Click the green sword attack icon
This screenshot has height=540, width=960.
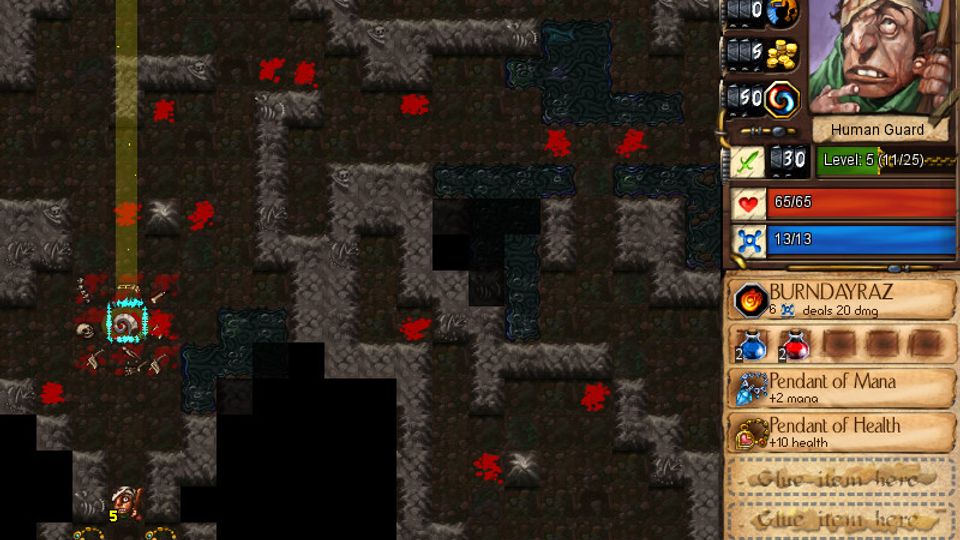746,160
